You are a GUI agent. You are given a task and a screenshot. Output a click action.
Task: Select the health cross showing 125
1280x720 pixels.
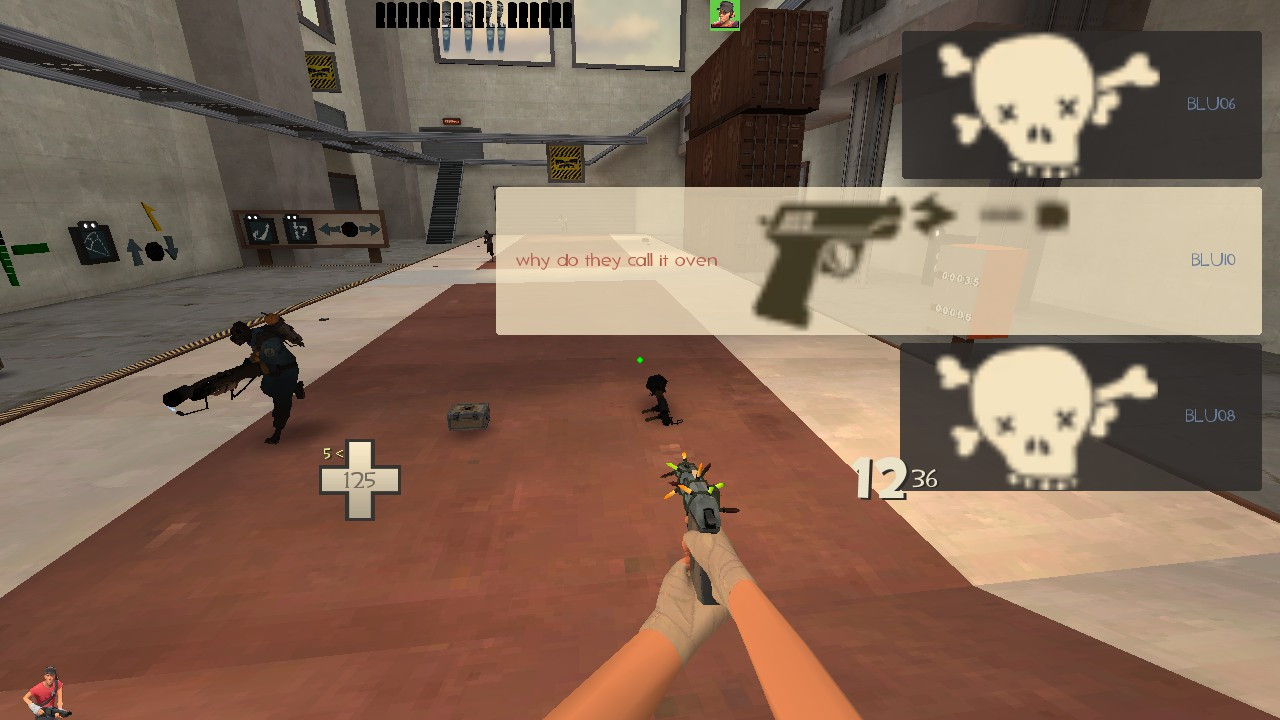[x=360, y=480]
